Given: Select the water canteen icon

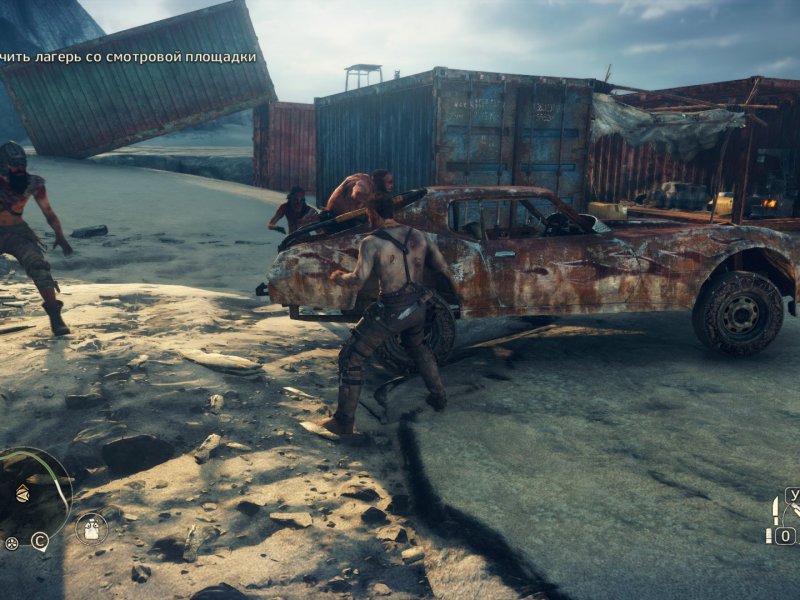Looking at the screenshot, I should pos(91,528).
